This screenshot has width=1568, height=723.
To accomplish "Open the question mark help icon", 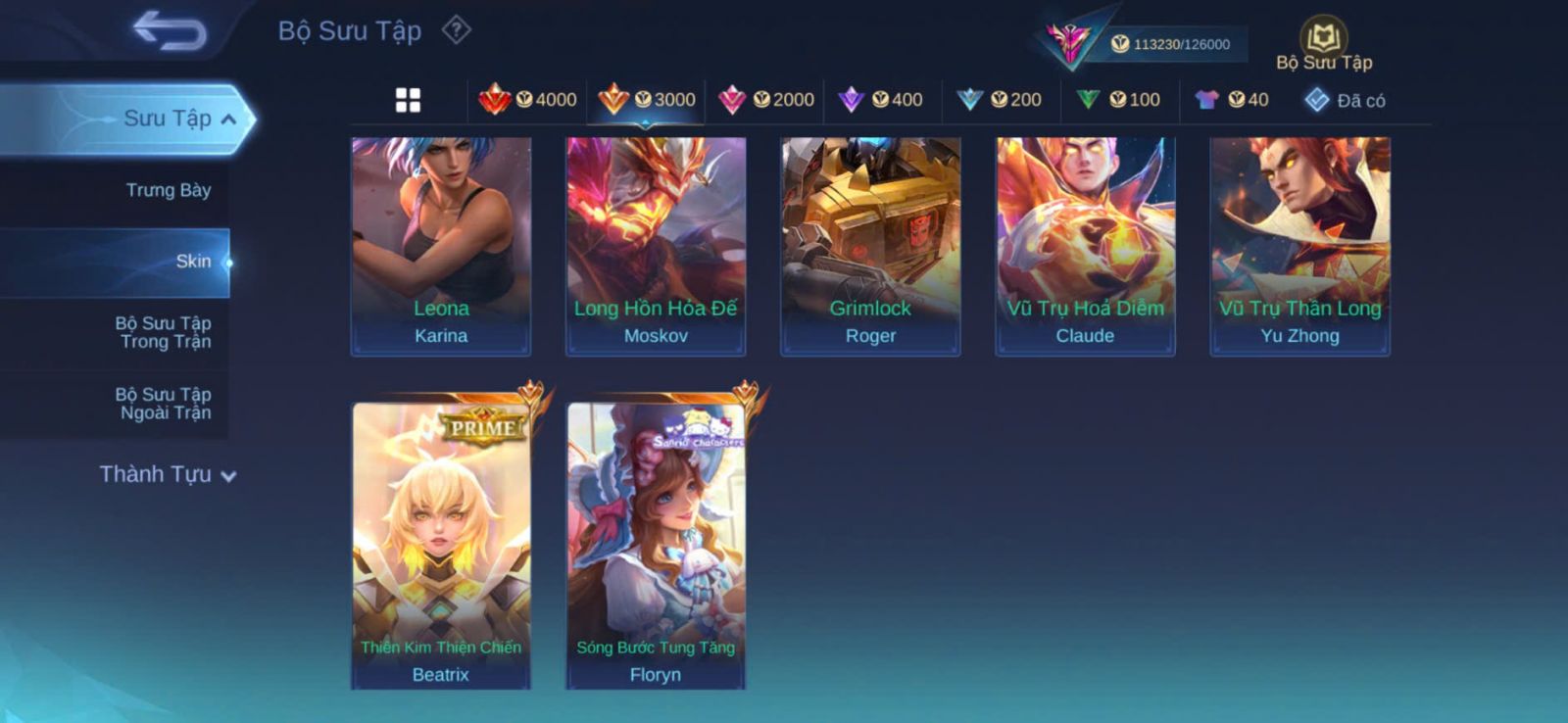I will coord(457,30).
